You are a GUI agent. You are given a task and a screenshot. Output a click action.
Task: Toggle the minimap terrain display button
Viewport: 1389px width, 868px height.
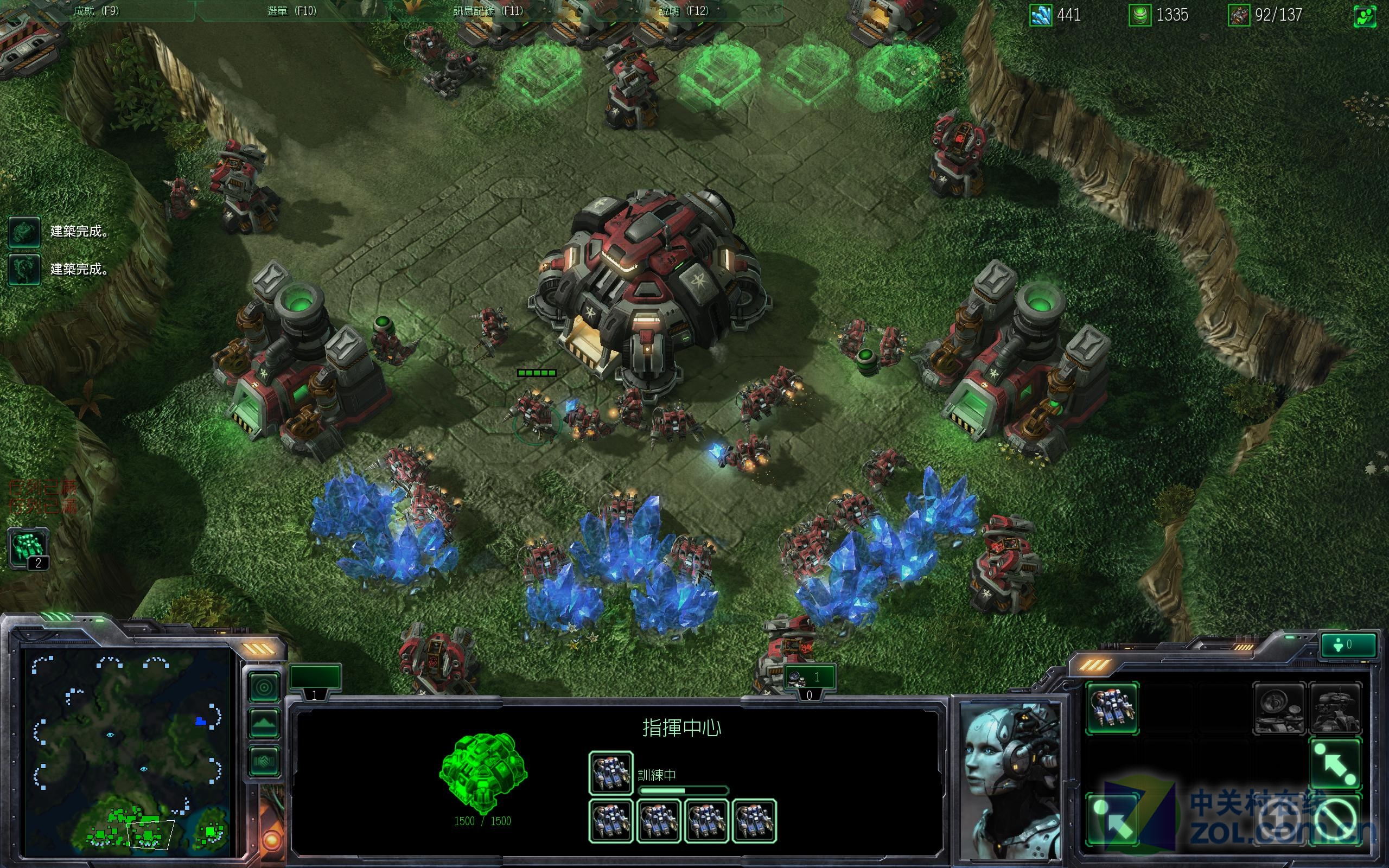click(x=265, y=724)
